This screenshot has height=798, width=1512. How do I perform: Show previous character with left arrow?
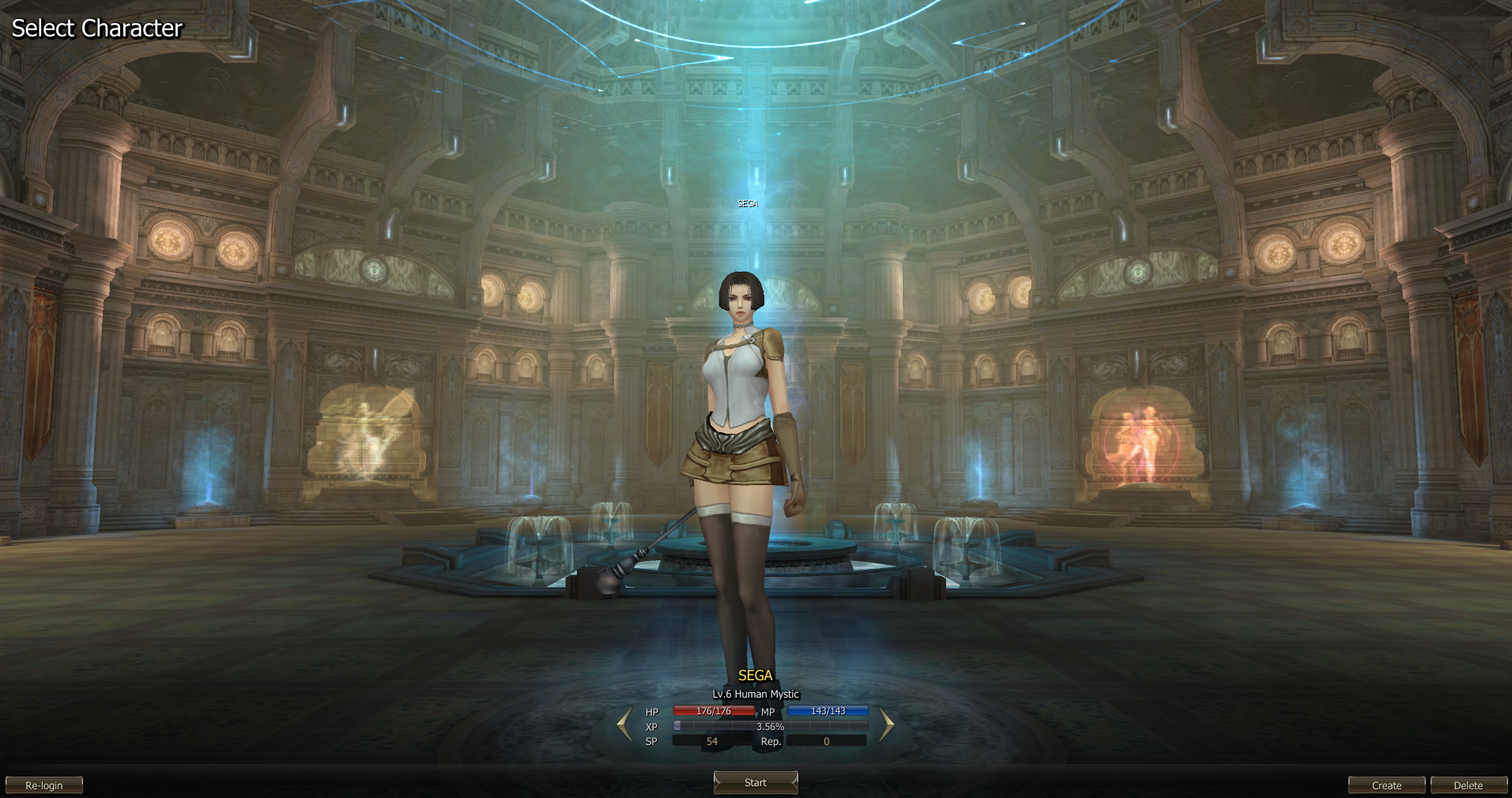(x=624, y=725)
